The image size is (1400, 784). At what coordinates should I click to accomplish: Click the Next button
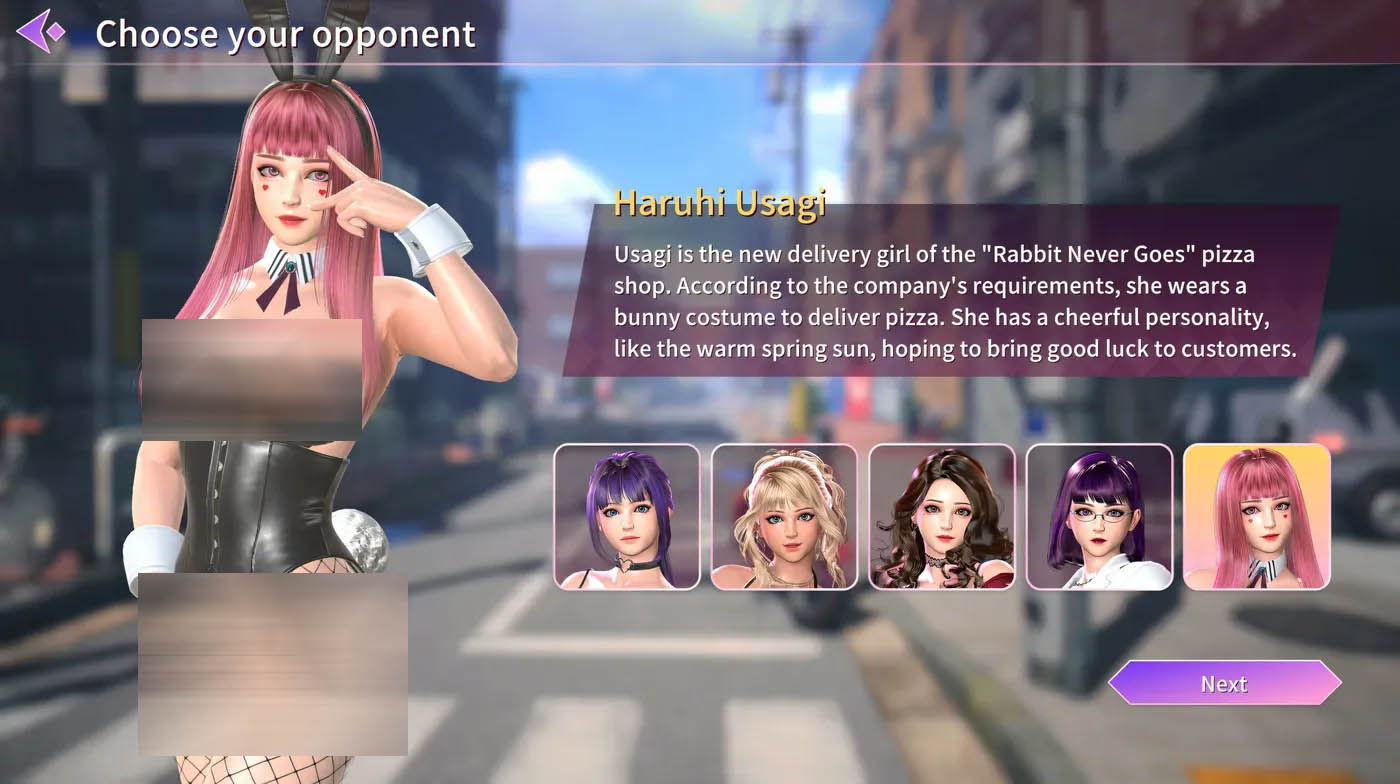click(1224, 684)
